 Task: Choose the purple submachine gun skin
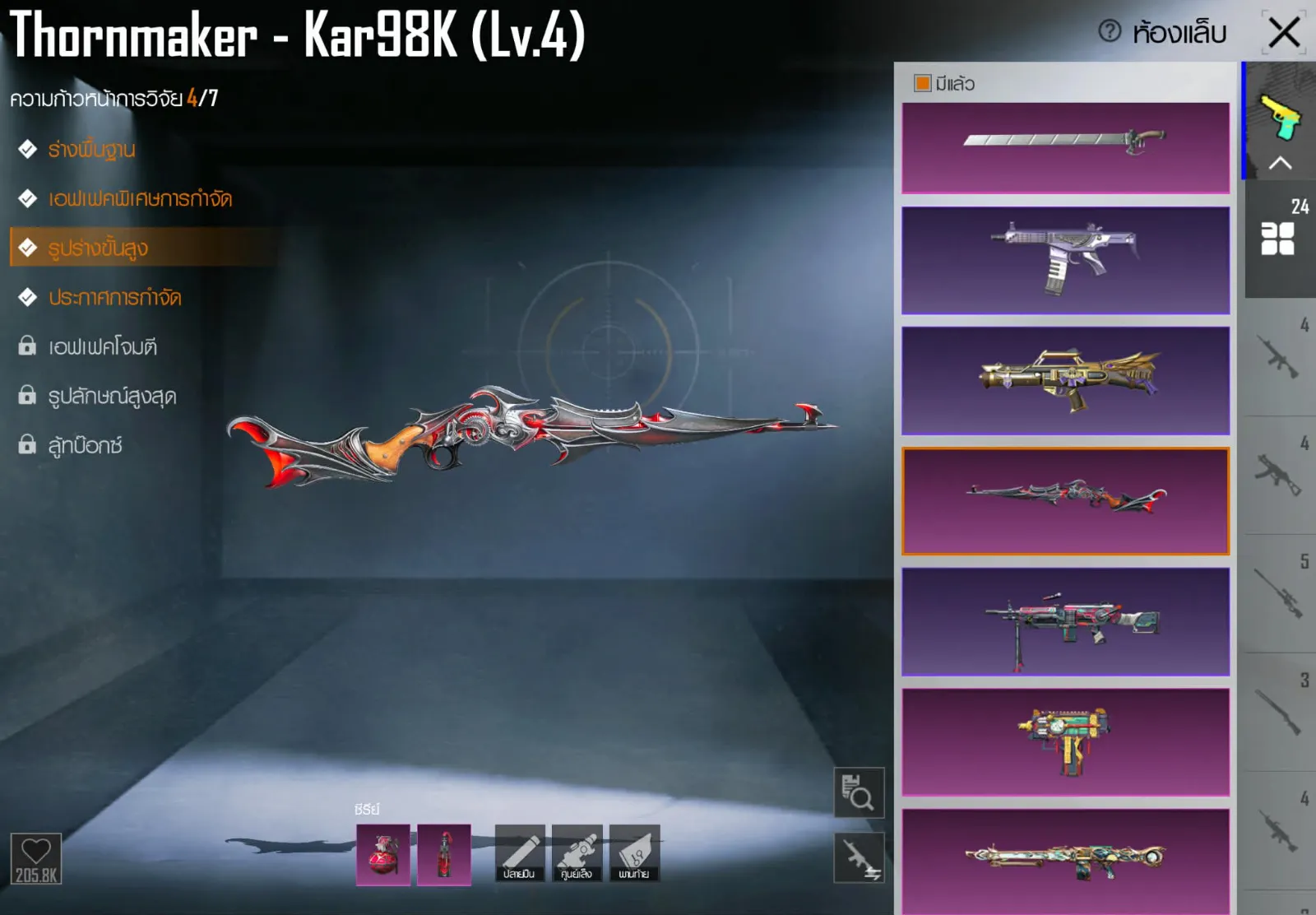[x=1065, y=260]
